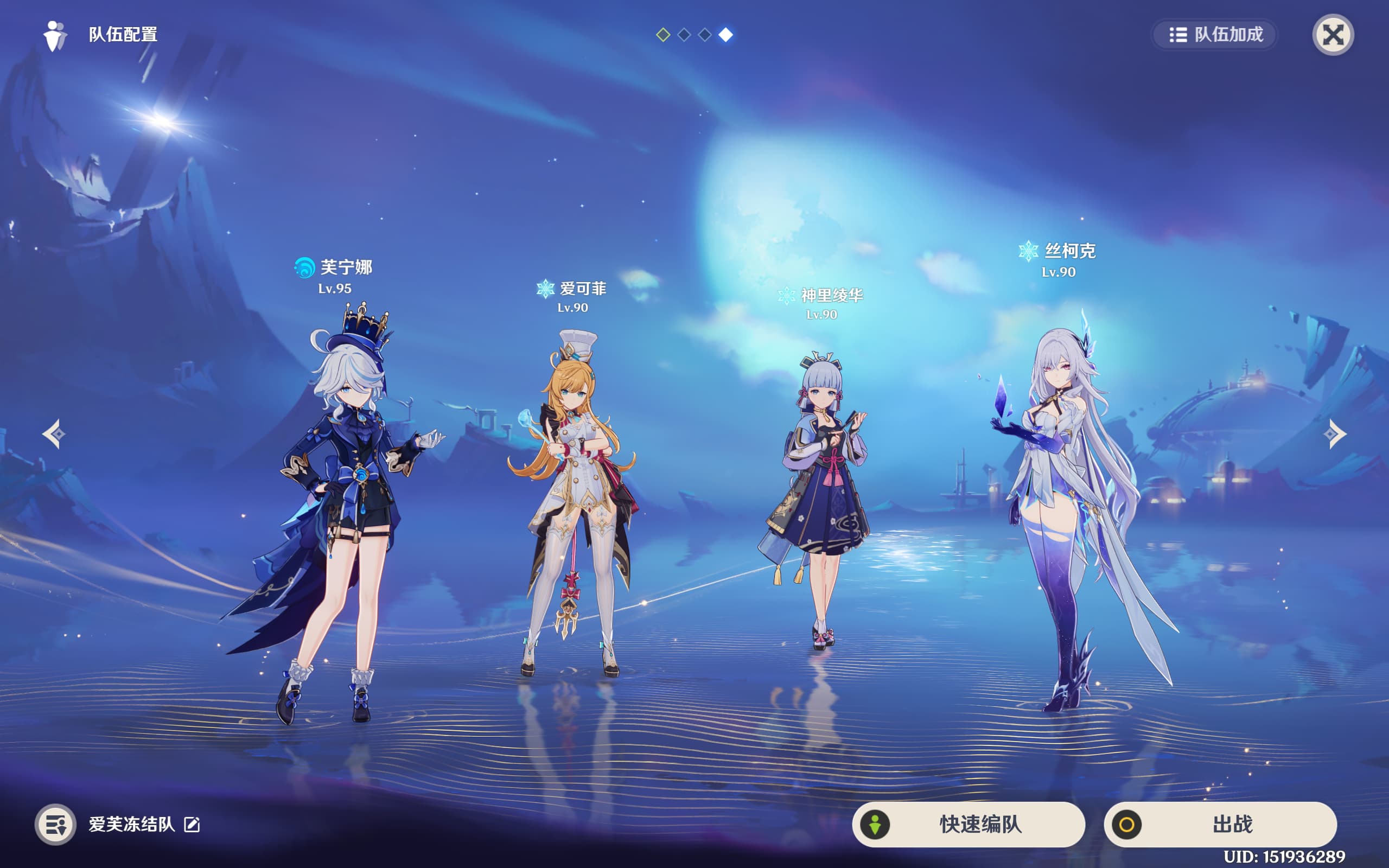This screenshot has width=1389, height=868.
Task: Close the party setup screen
Action: (1332, 35)
